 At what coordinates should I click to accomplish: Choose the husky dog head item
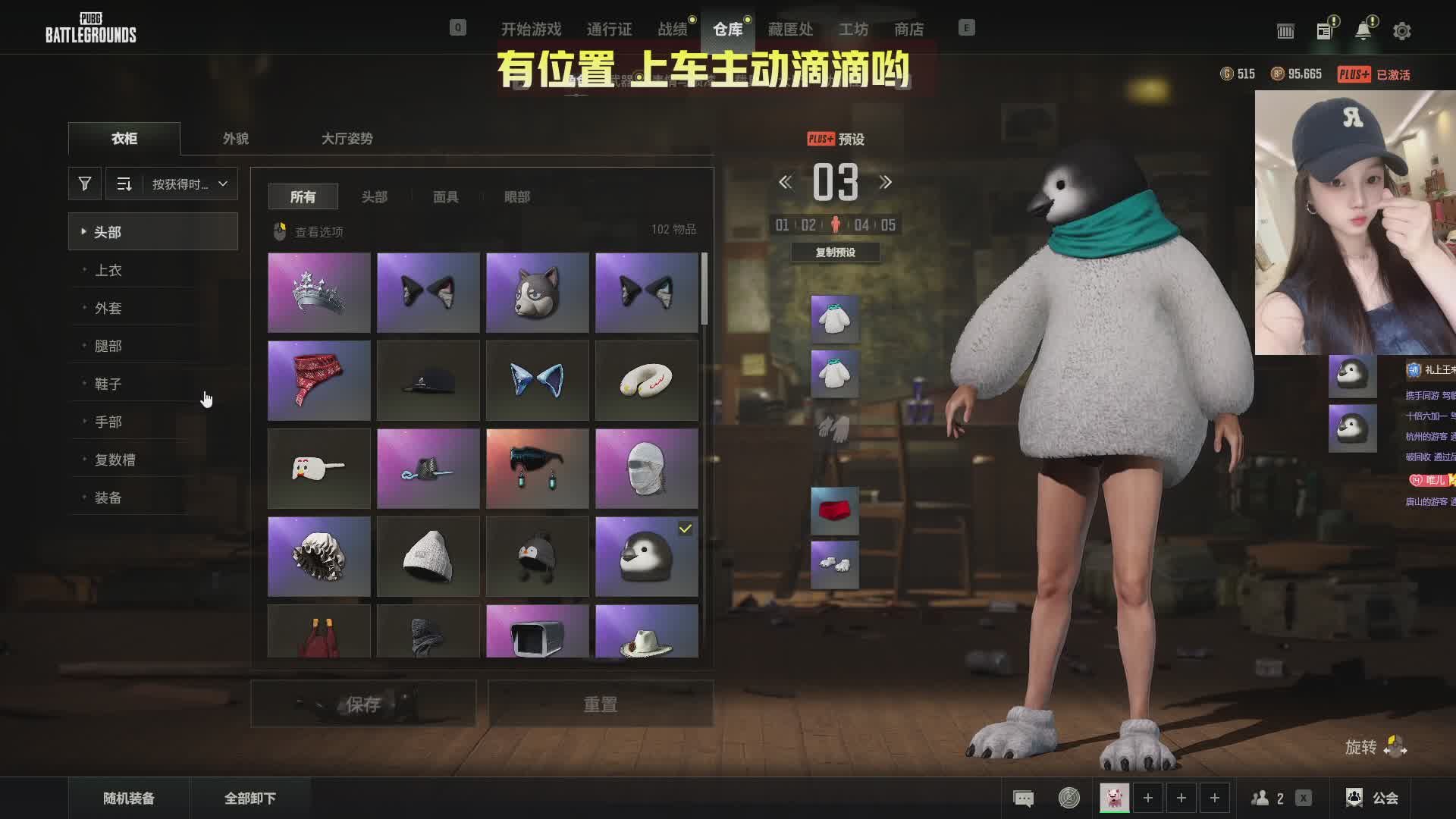pyautogui.click(x=537, y=293)
